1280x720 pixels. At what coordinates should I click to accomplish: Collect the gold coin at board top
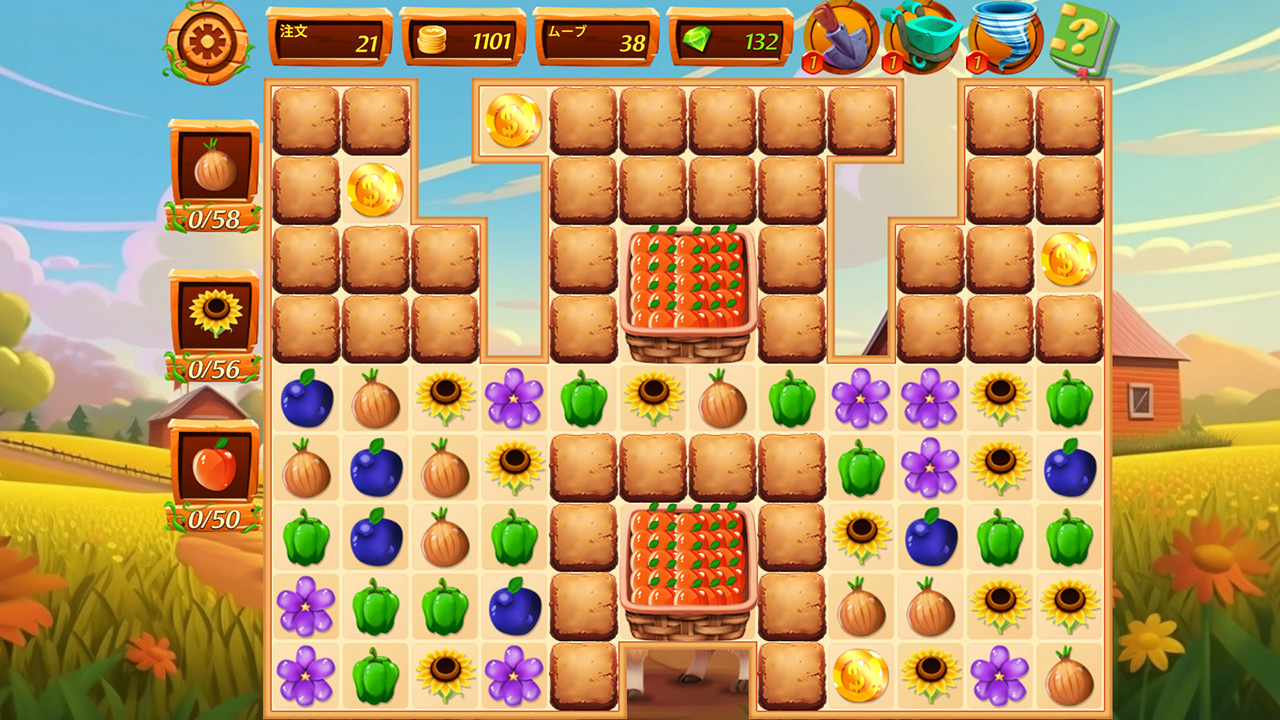514,121
